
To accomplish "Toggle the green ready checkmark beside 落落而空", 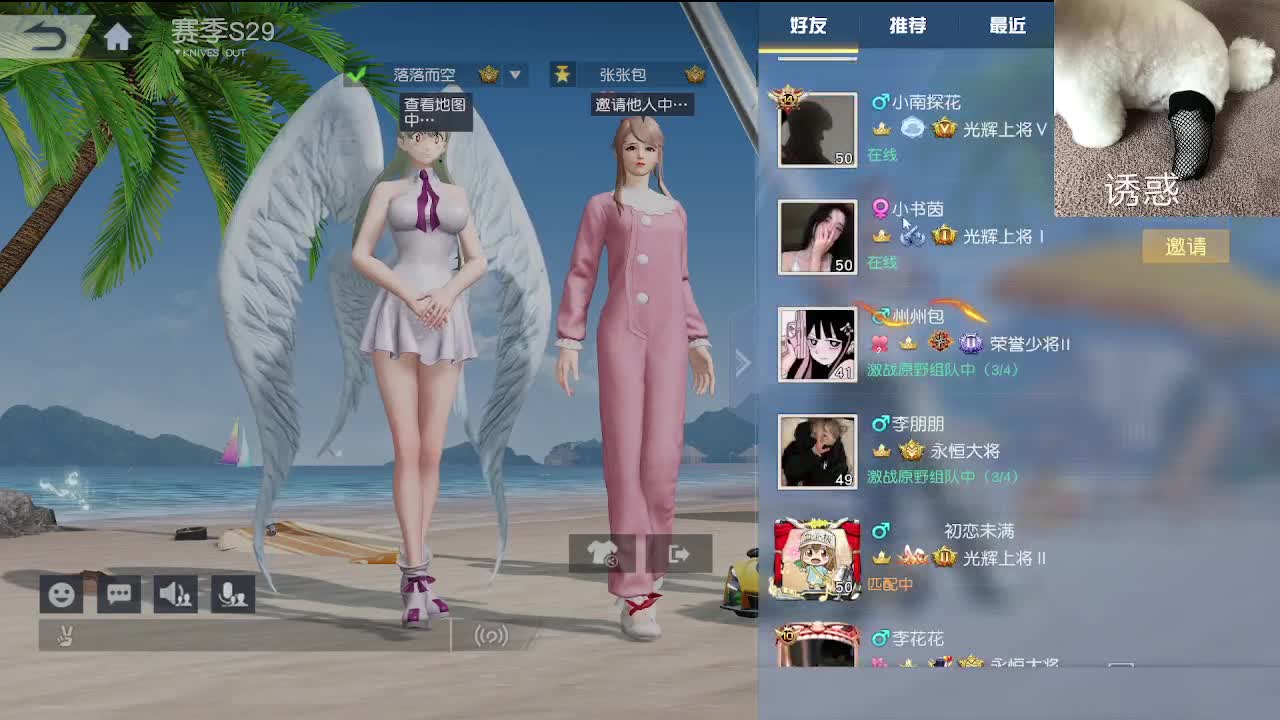I will (x=356, y=73).
